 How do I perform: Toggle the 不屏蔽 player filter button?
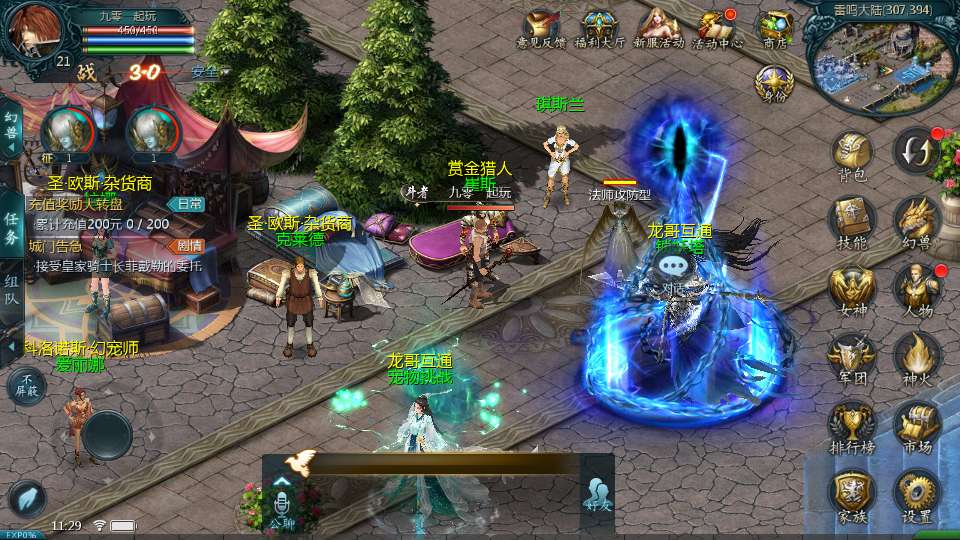pos(26,385)
